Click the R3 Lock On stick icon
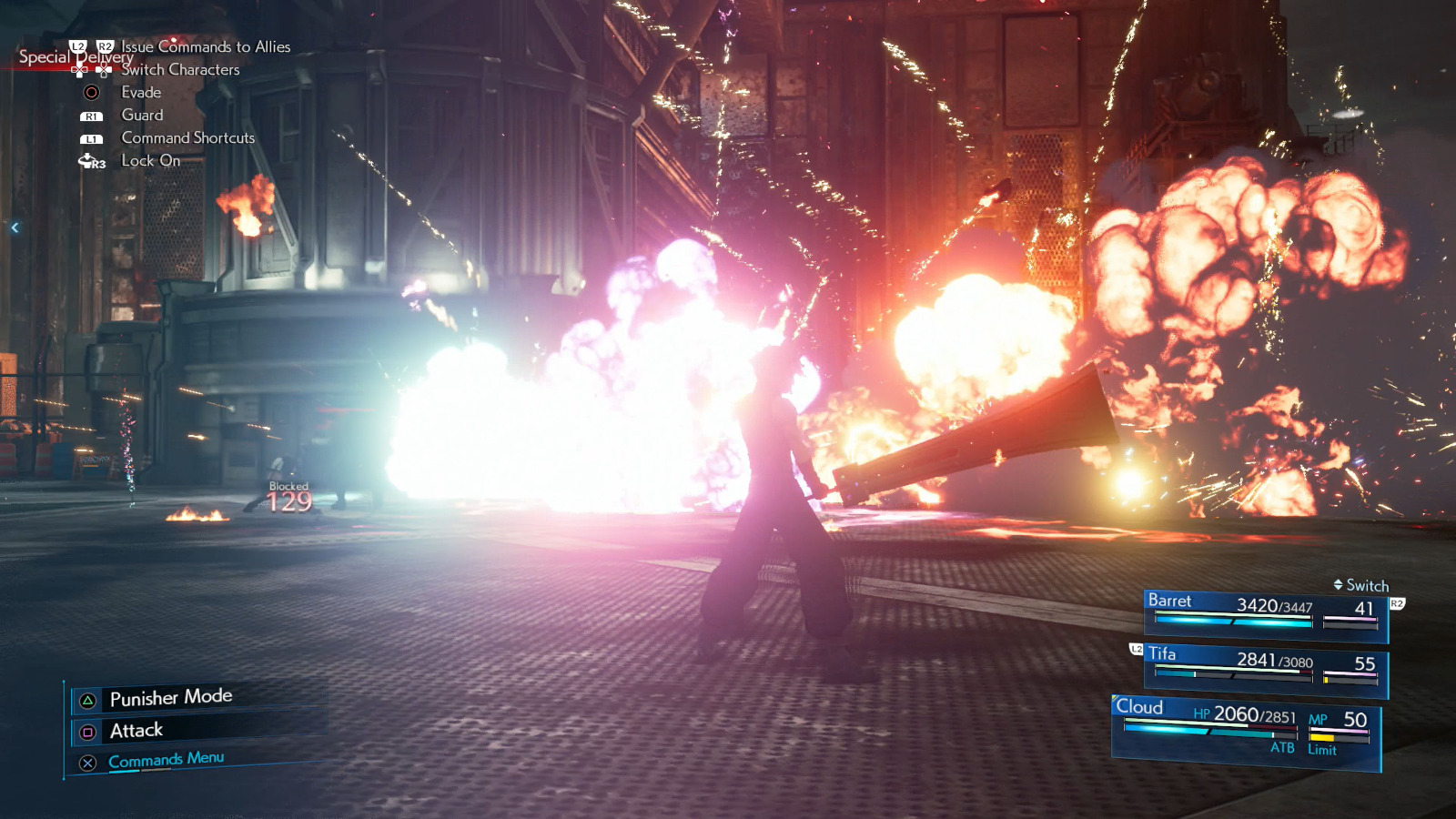The image size is (1456, 819). [x=90, y=161]
